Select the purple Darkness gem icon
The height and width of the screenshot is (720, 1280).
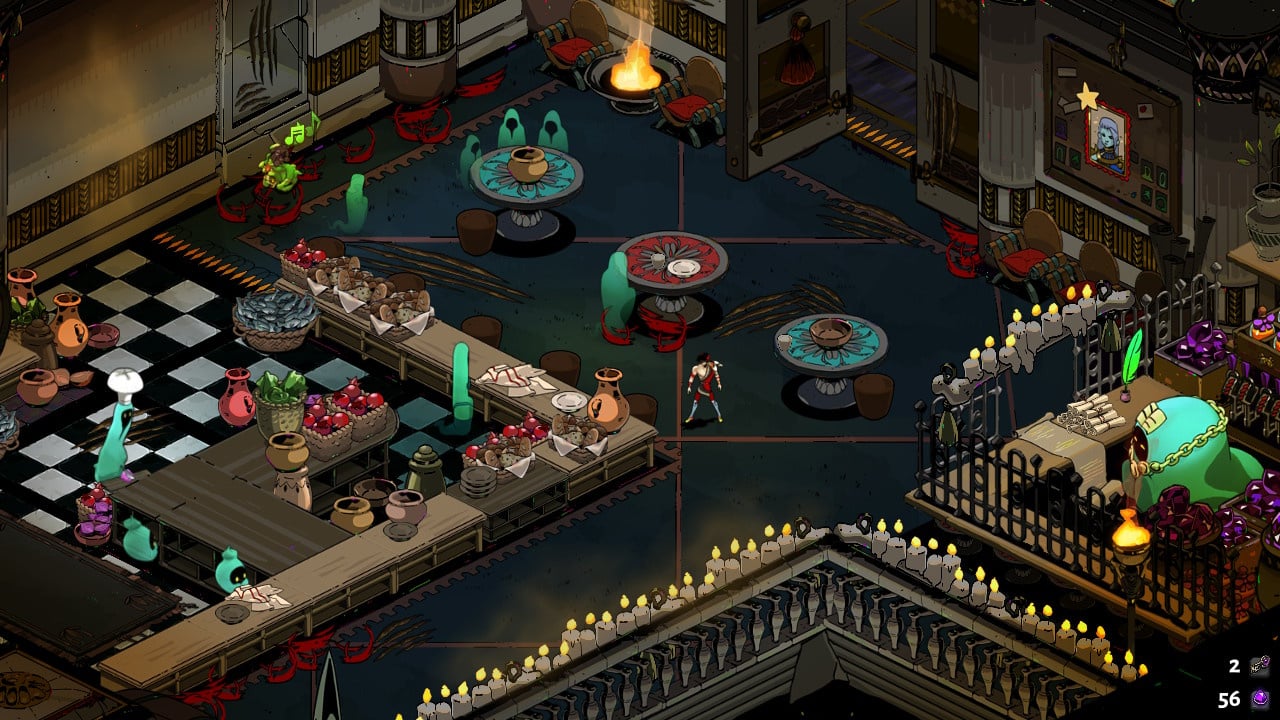1258,699
